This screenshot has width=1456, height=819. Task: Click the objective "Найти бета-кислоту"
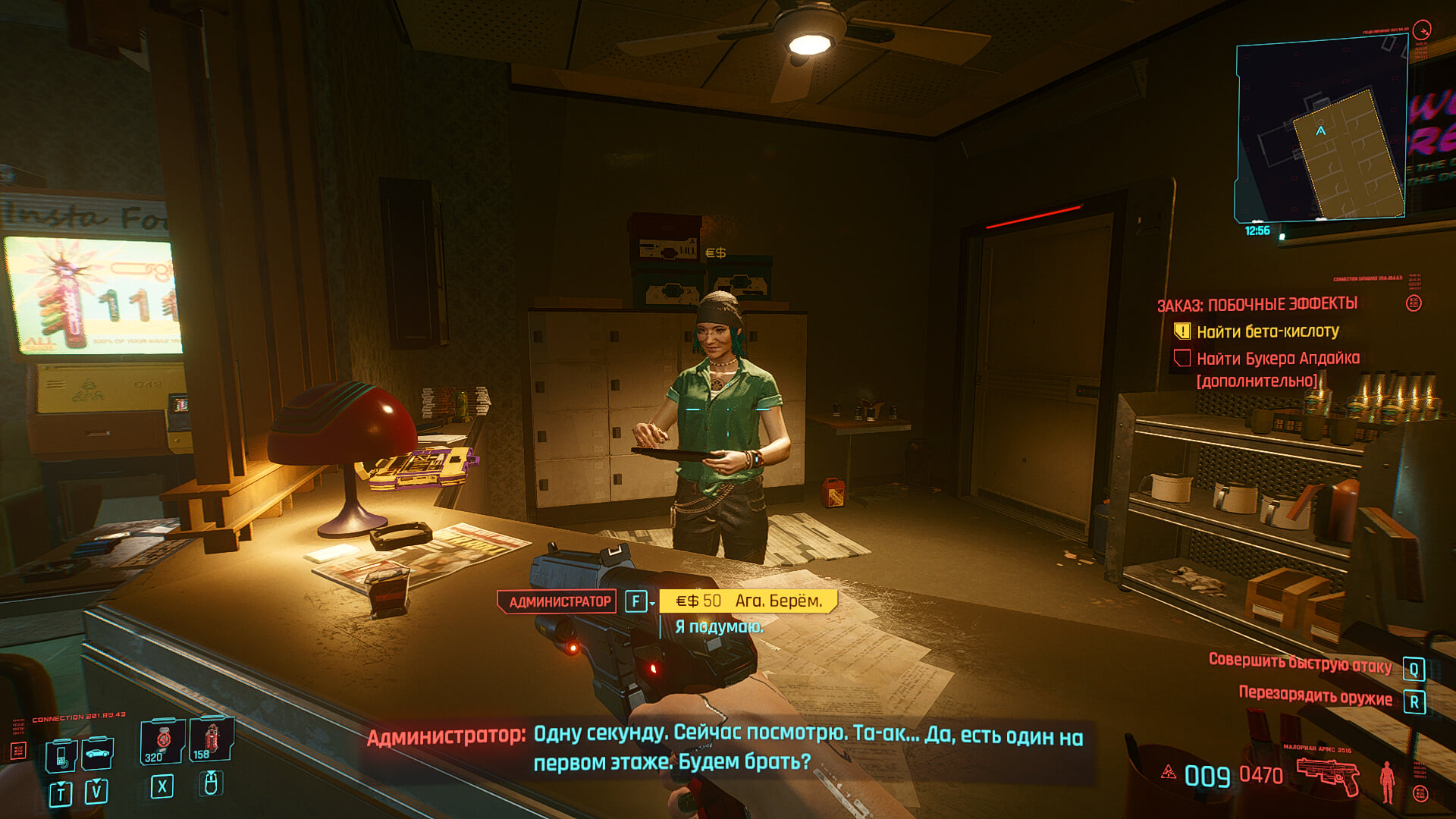[1267, 331]
